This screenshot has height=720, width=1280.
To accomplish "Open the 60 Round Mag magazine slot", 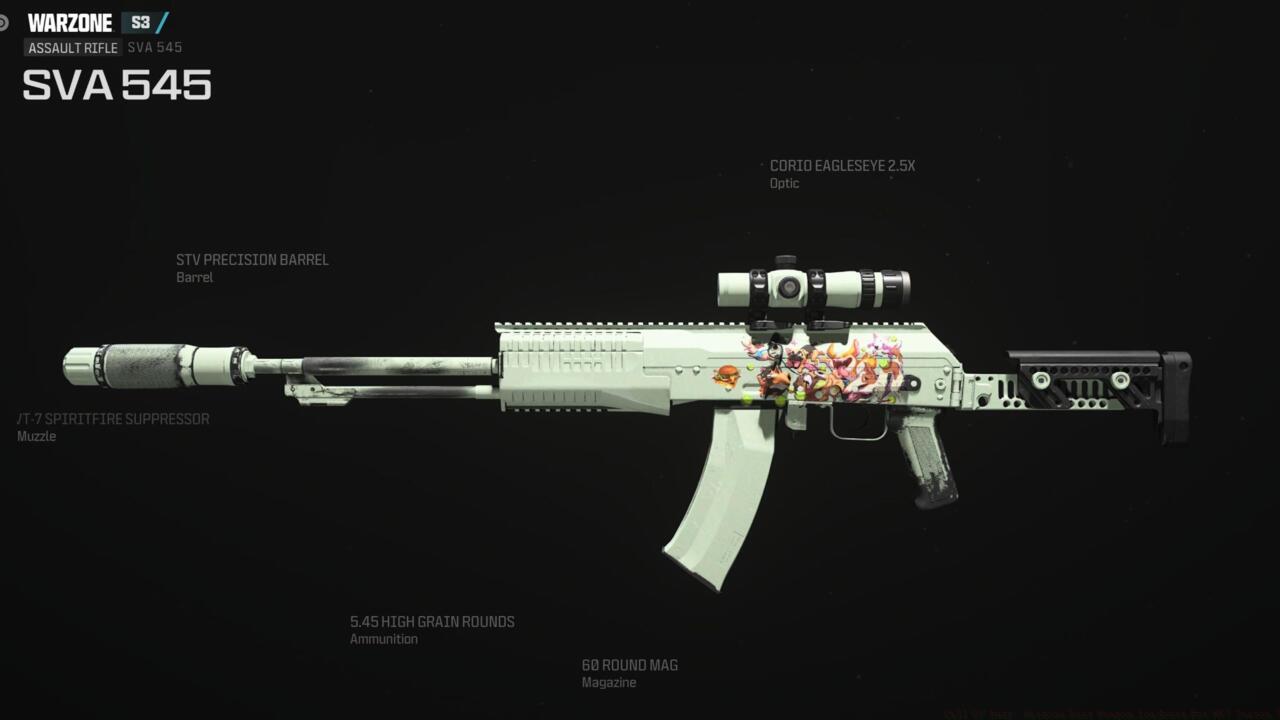I will point(629,665).
